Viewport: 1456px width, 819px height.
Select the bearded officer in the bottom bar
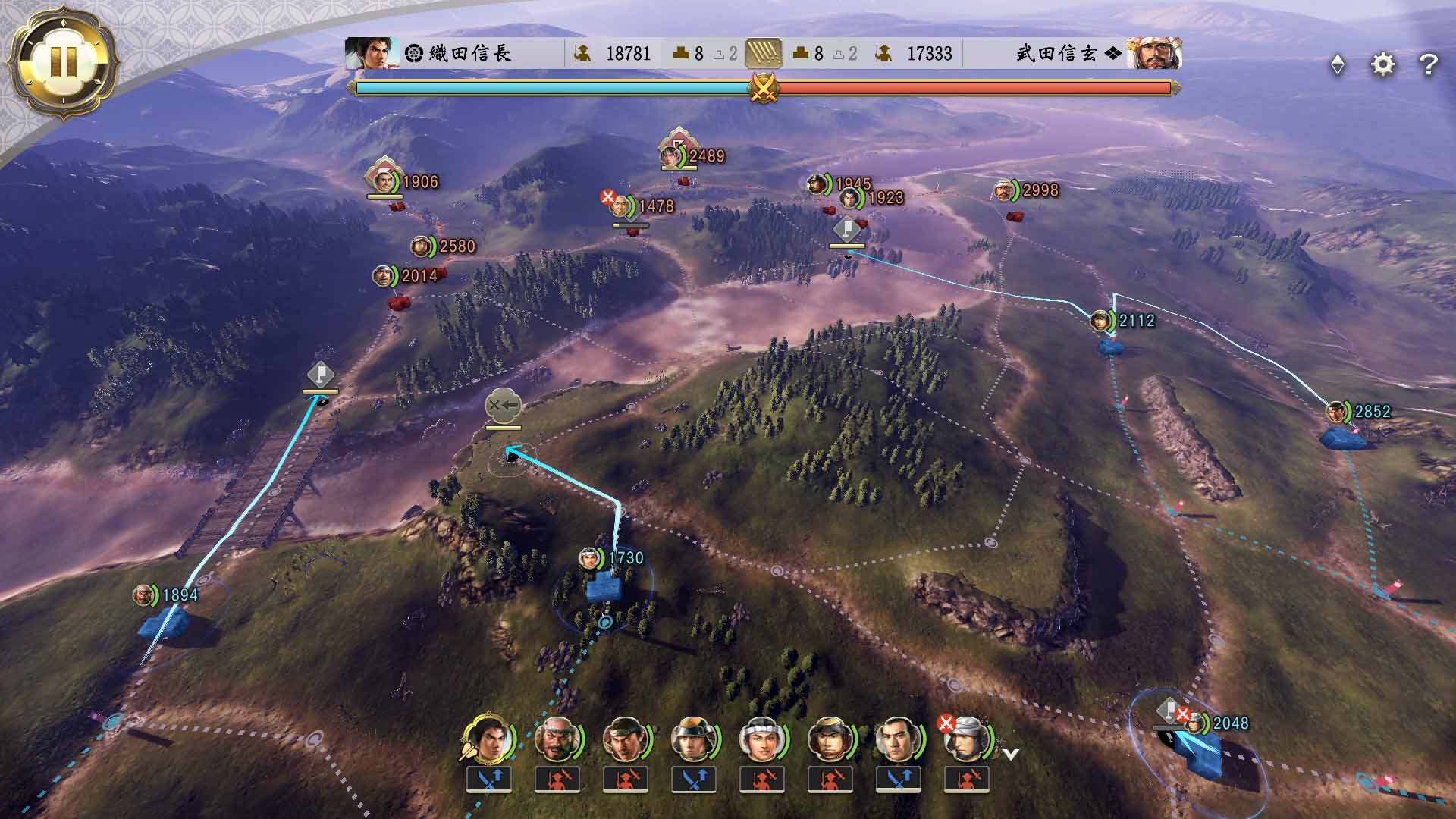[x=557, y=738]
